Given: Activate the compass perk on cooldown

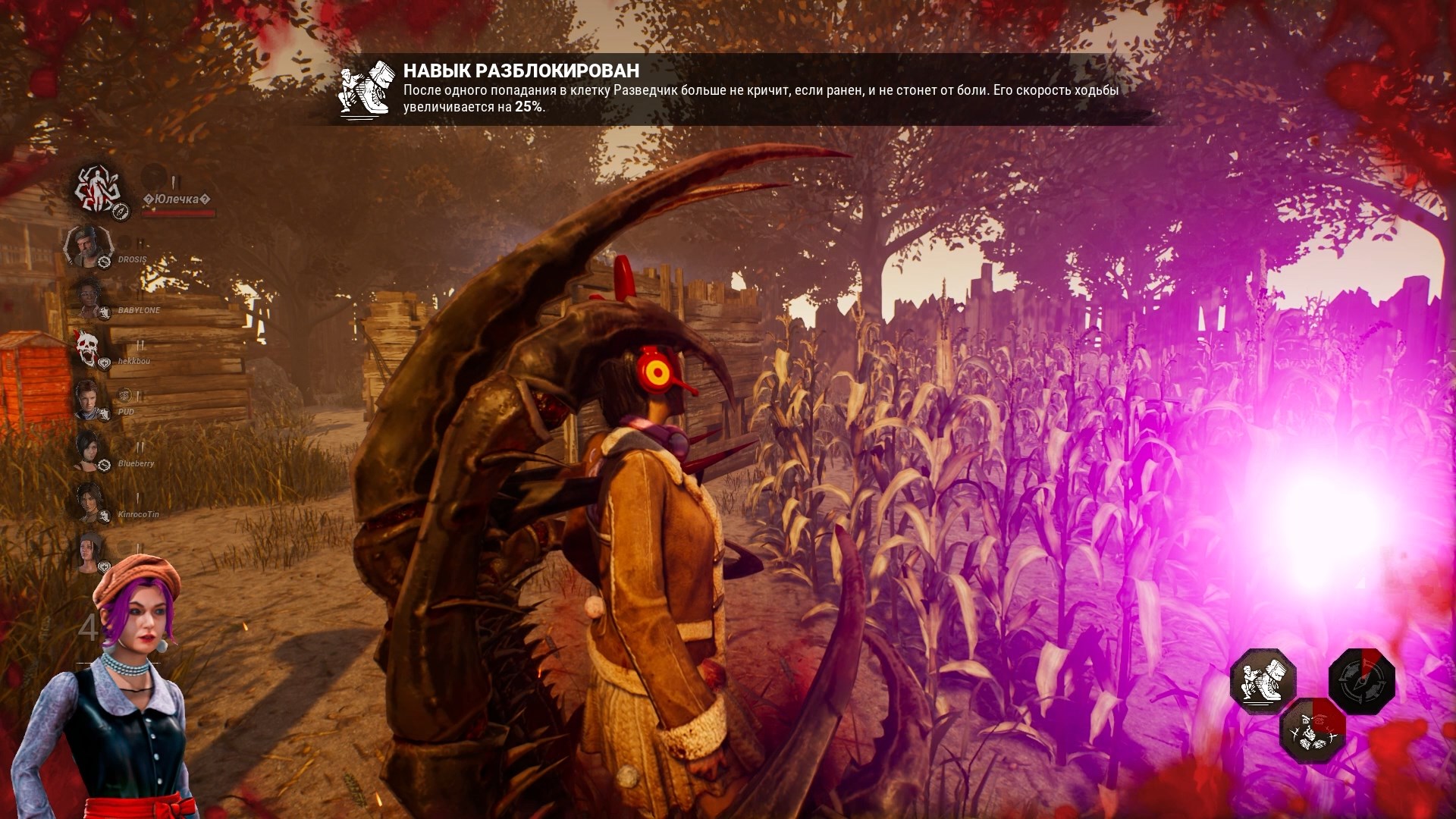Looking at the screenshot, I should 1362,681.
